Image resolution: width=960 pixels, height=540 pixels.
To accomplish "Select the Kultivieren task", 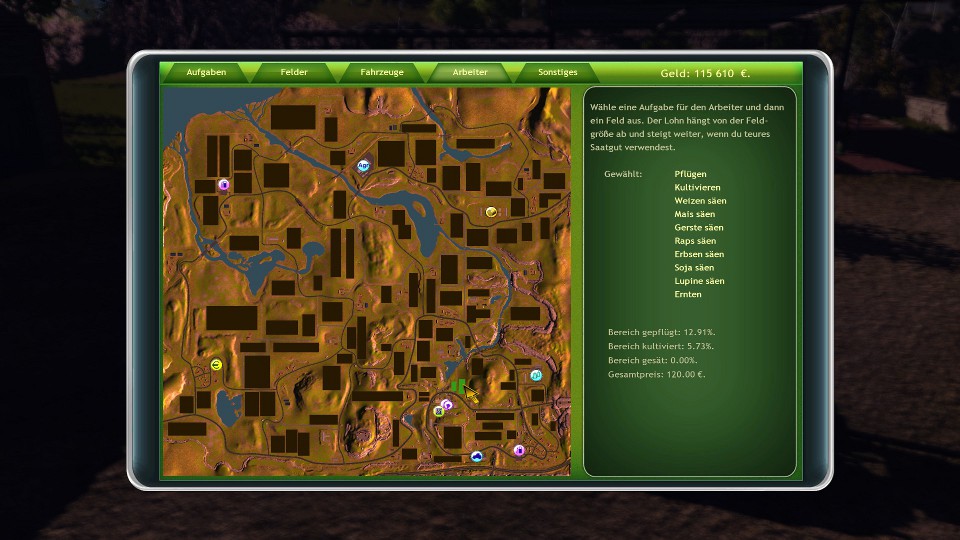I will click(x=697, y=188).
